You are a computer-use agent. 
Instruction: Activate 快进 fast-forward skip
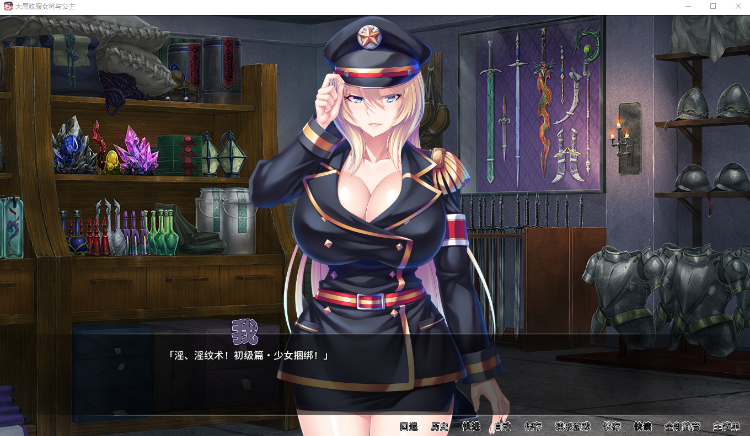click(x=470, y=426)
